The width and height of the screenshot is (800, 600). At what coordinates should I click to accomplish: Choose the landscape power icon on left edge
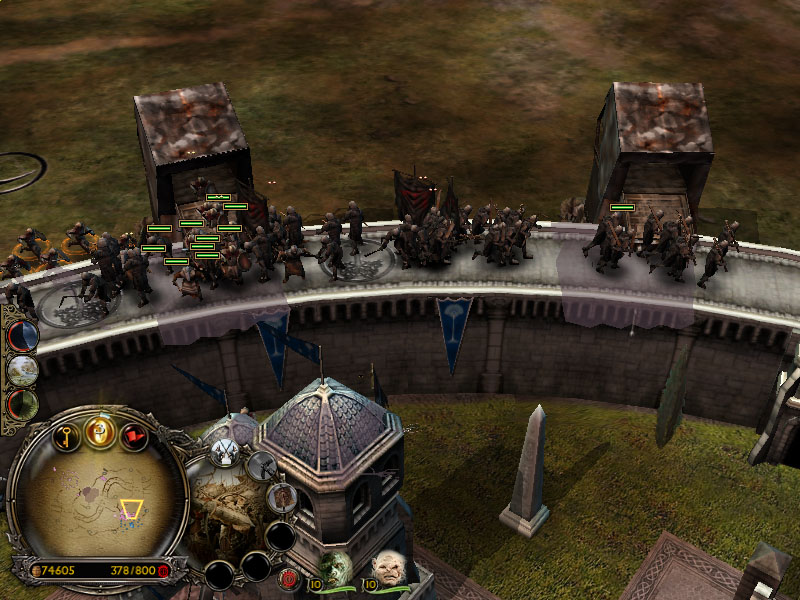(x=22, y=370)
